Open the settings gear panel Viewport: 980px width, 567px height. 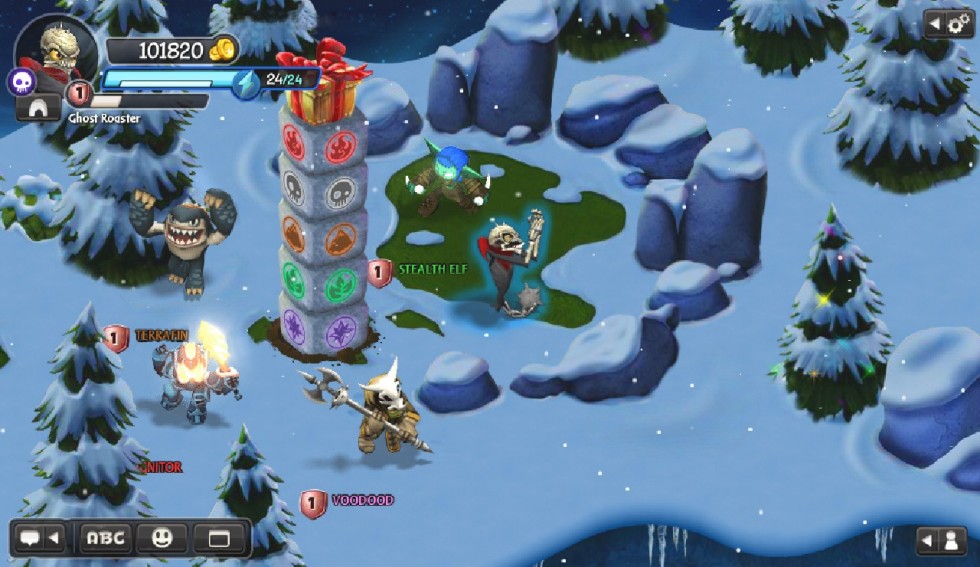[949, 23]
